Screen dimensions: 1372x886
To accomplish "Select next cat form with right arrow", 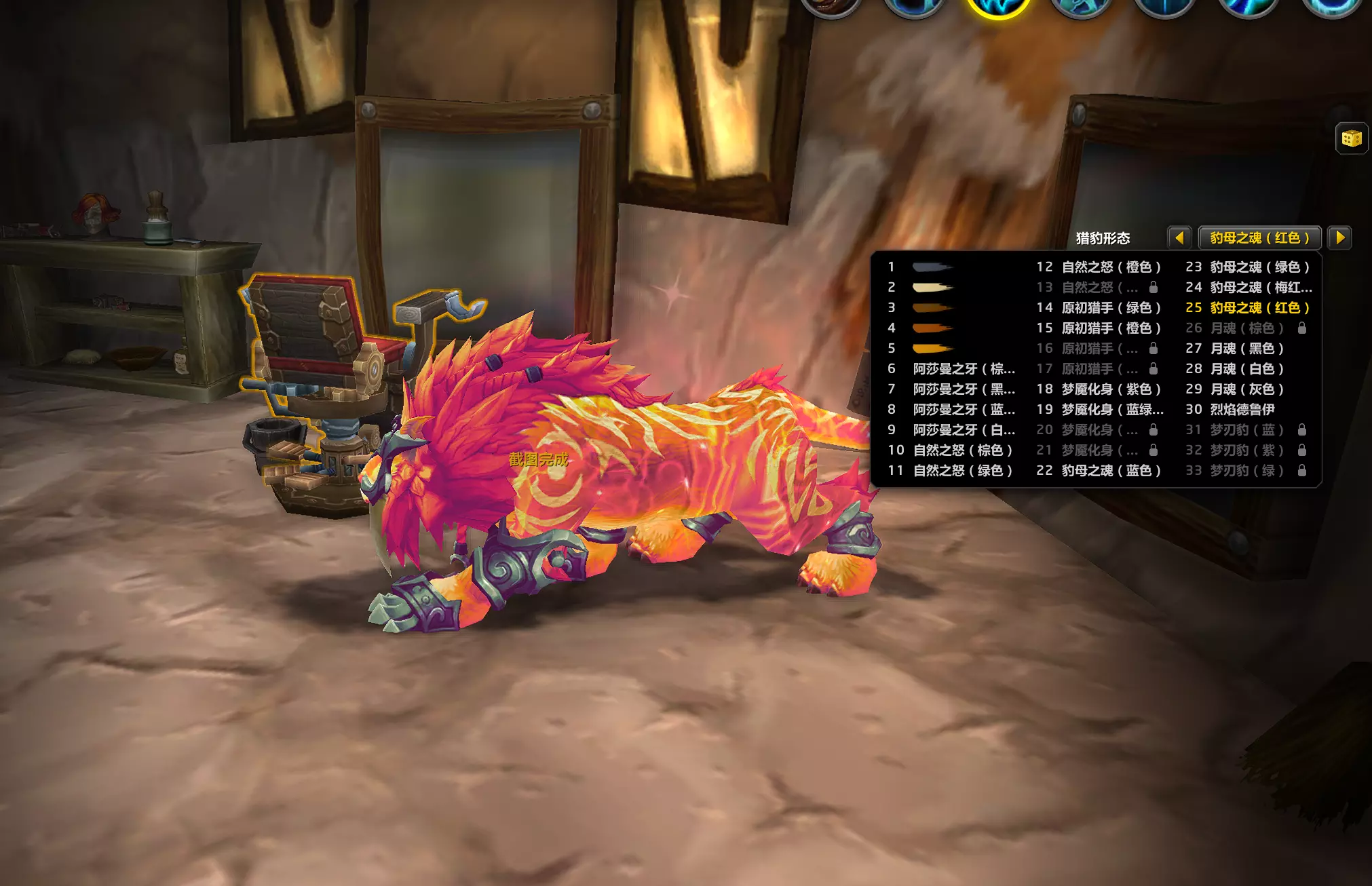I will (1340, 238).
